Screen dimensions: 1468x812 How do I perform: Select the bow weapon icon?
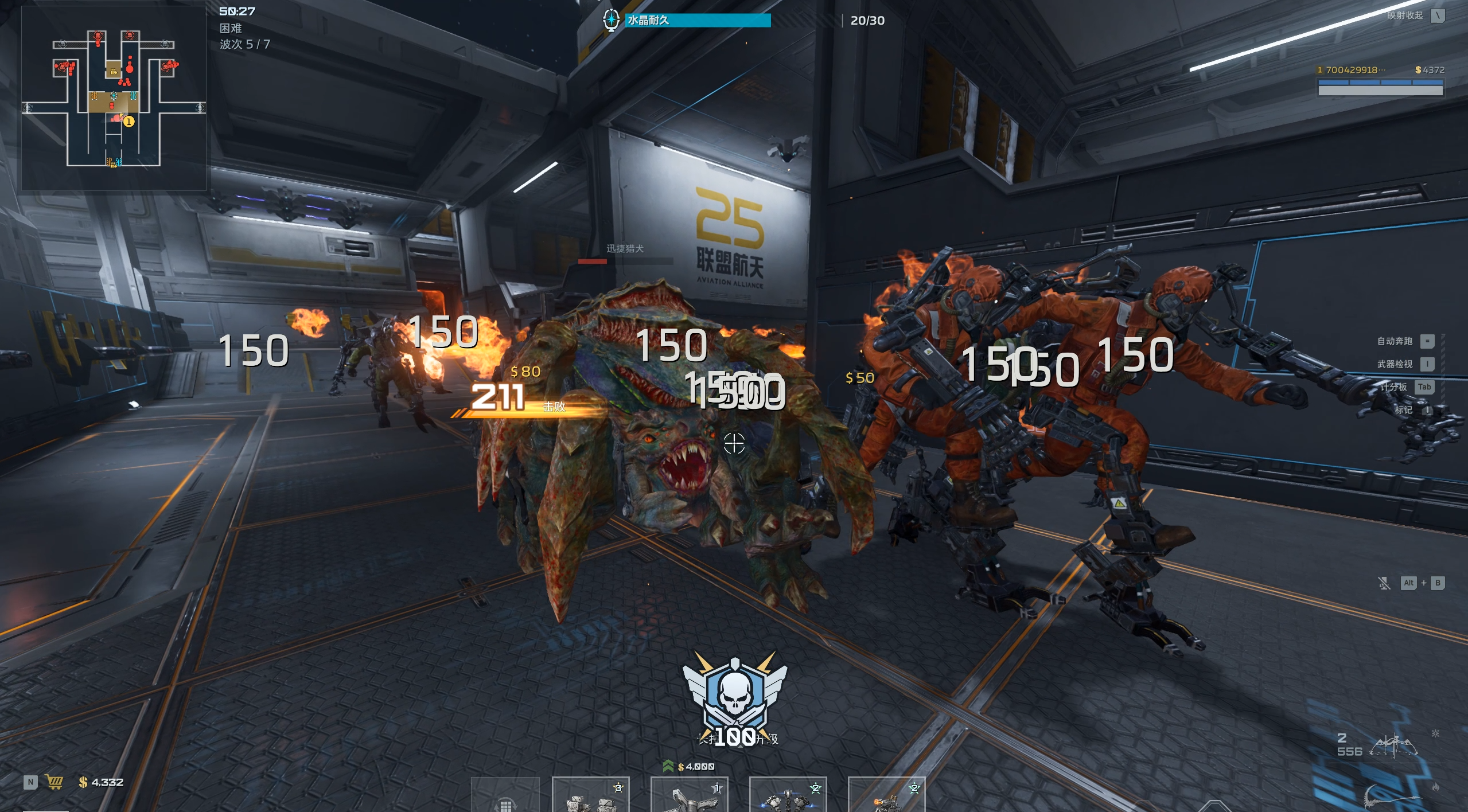tap(1394, 745)
